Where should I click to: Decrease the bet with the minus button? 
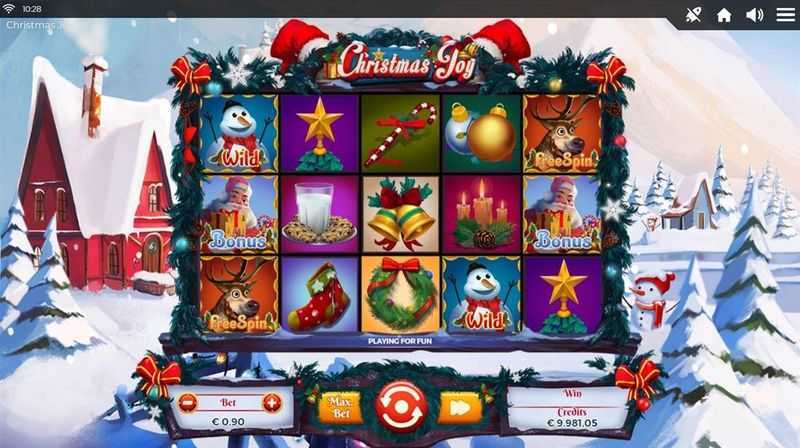(x=187, y=403)
